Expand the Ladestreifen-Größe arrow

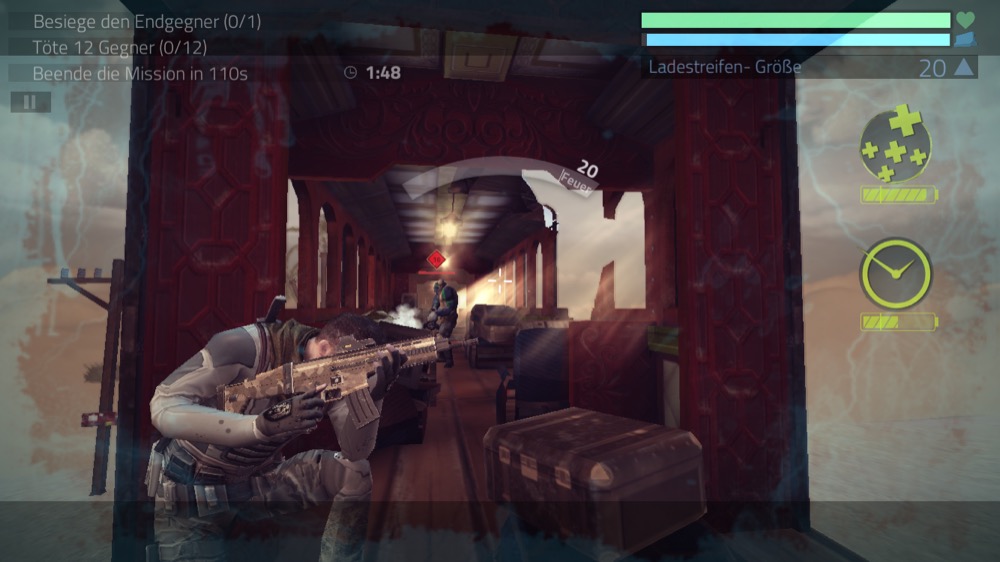(963, 67)
